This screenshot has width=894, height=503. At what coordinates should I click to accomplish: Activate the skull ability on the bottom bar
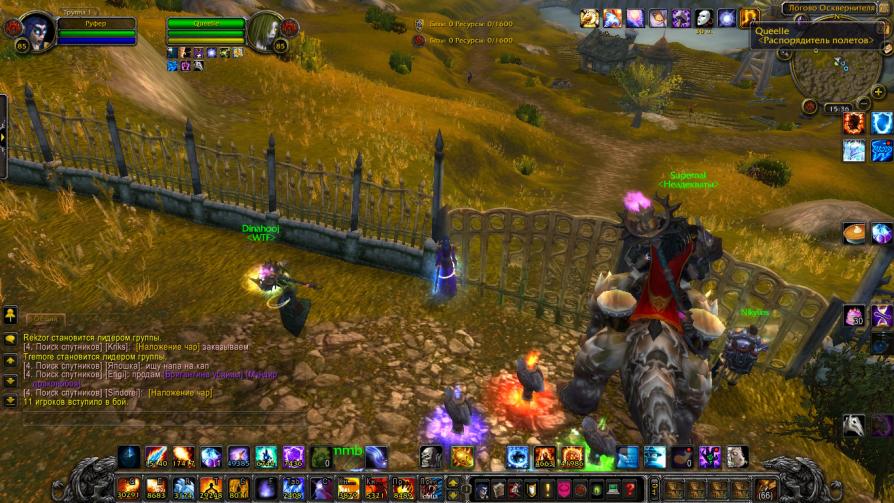pyautogui.click(x=431, y=457)
